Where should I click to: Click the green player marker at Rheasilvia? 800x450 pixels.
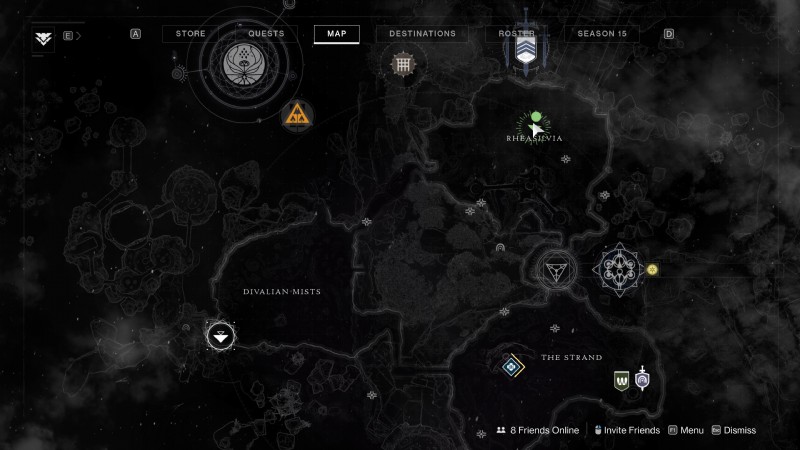click(x=537, y=117)
